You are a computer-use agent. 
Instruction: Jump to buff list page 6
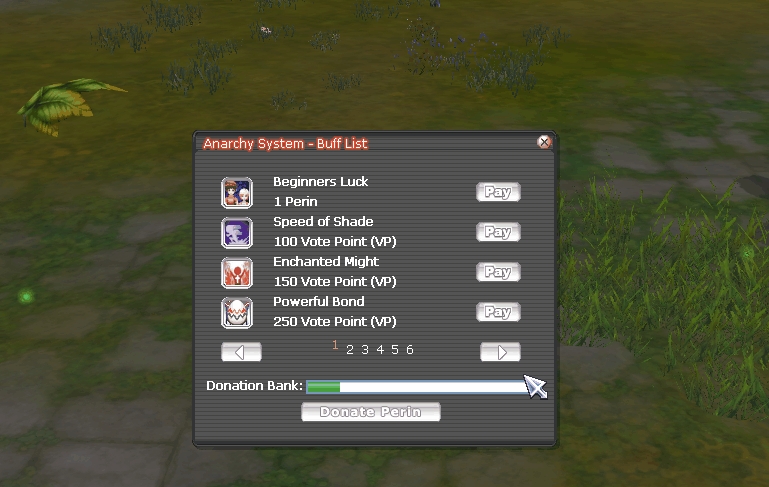tap(410, 350)
